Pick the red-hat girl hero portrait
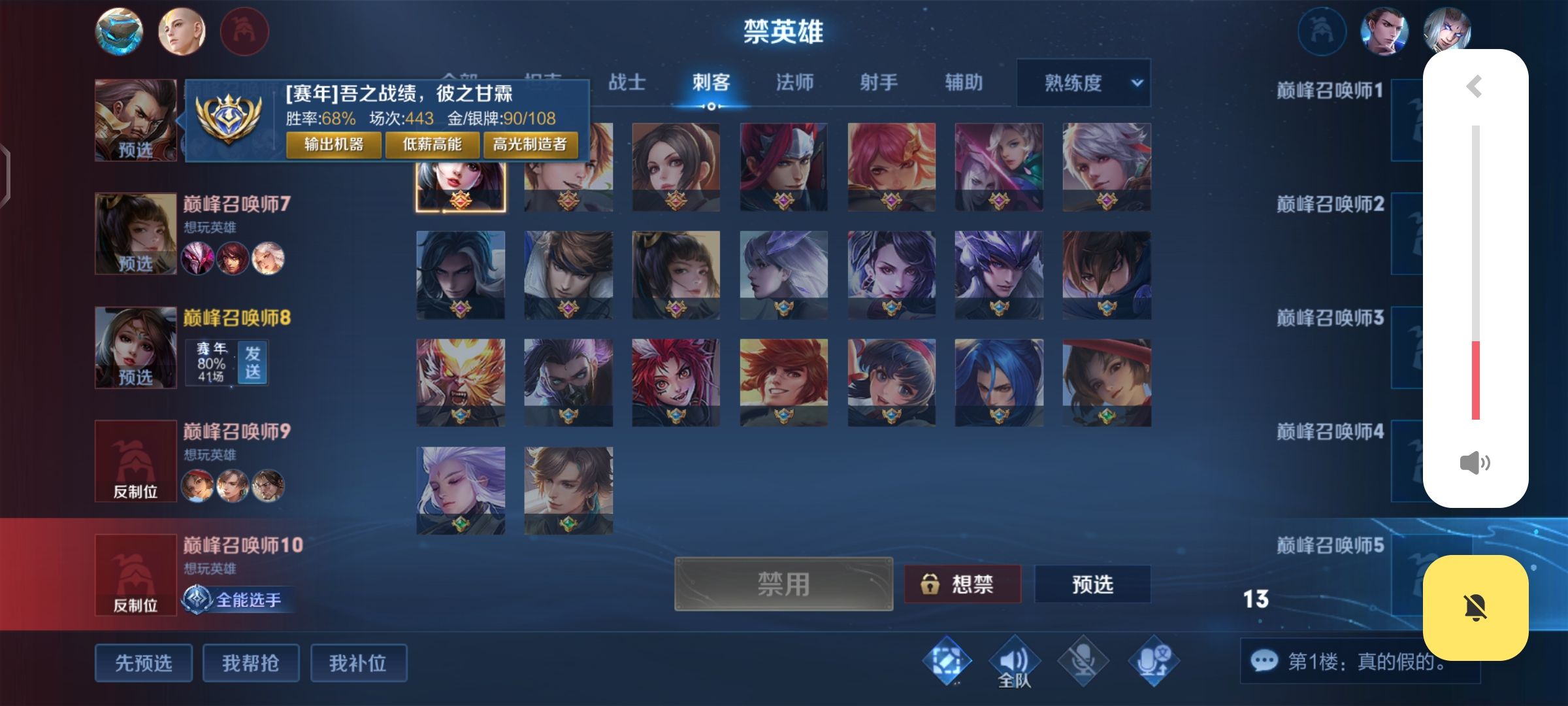 pos(1106,382)
